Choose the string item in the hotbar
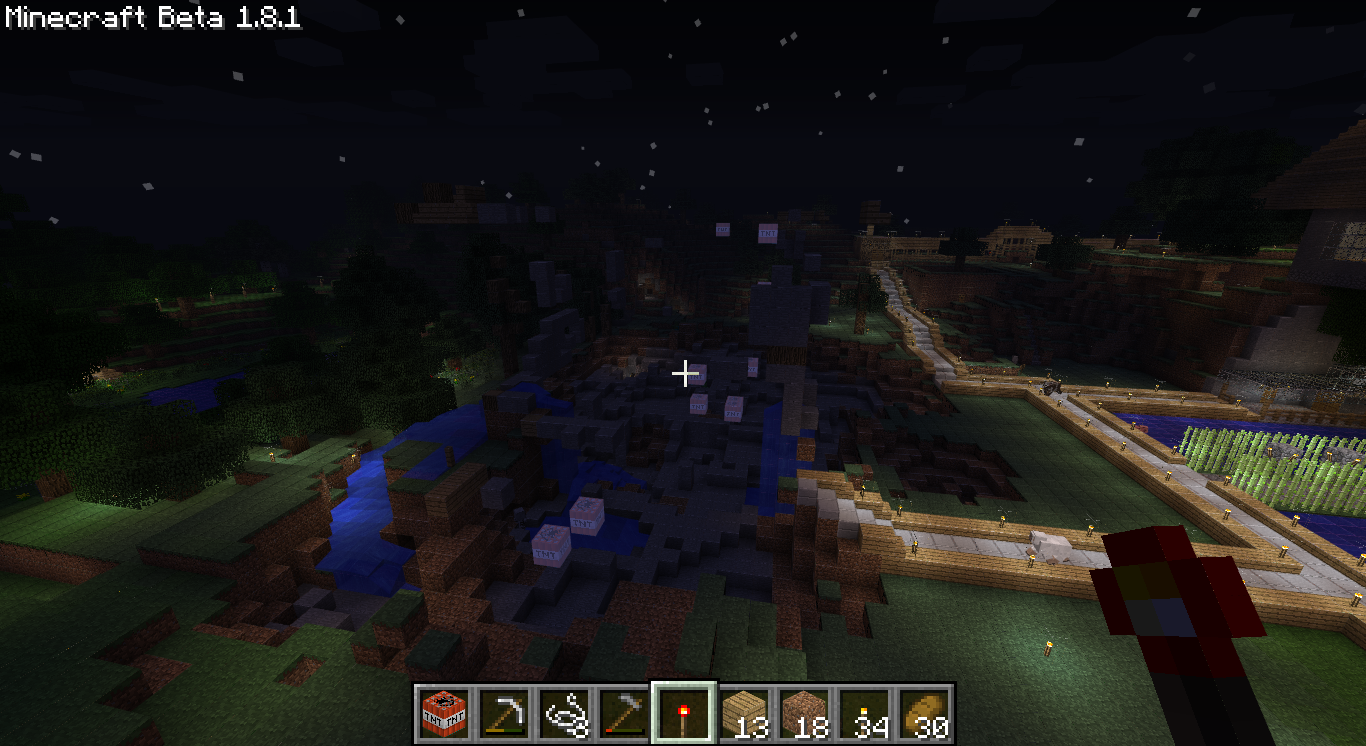The image size is (1366, 746). tap(564, 713)
